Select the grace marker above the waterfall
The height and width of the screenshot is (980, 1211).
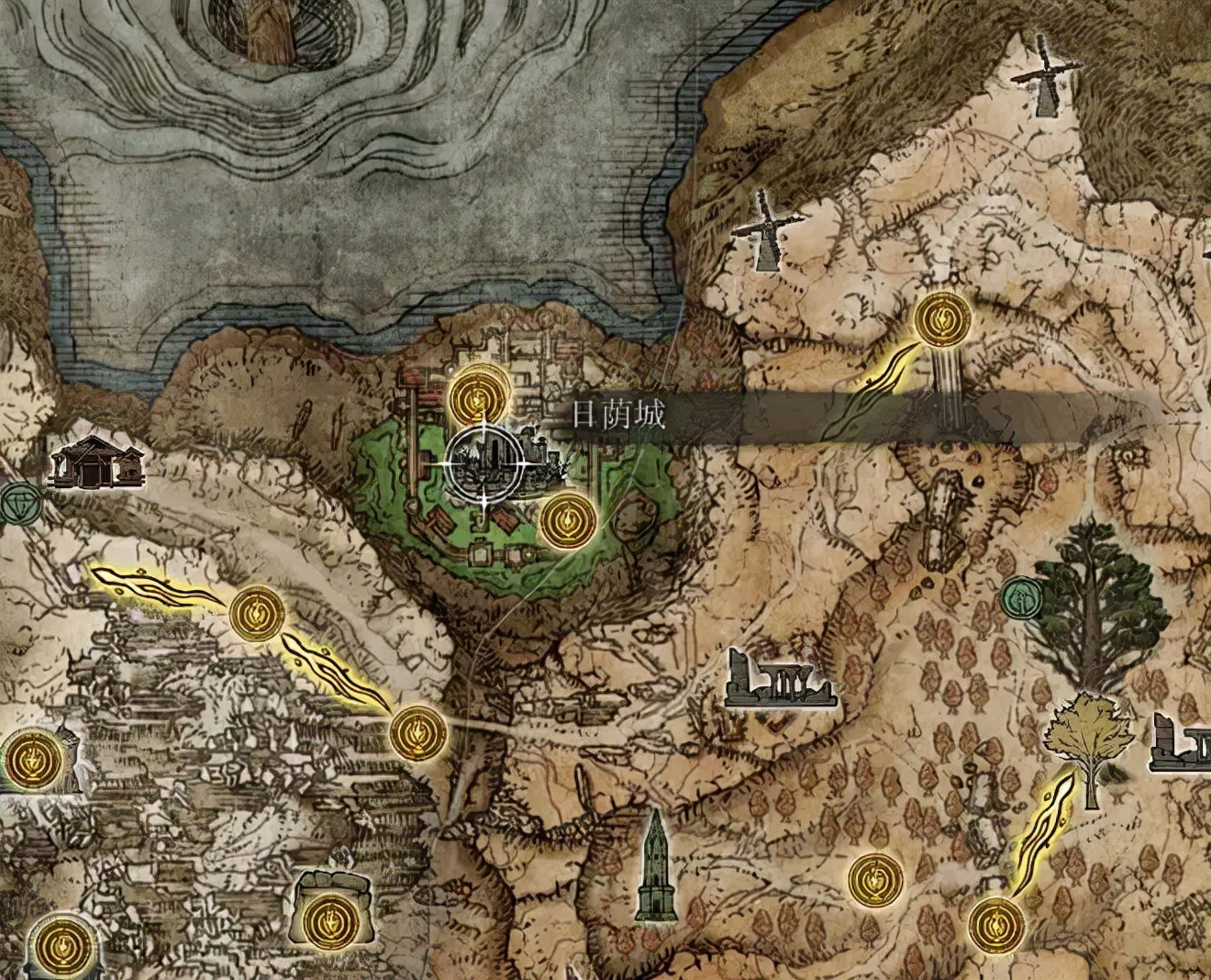click(x=942, y=319)
